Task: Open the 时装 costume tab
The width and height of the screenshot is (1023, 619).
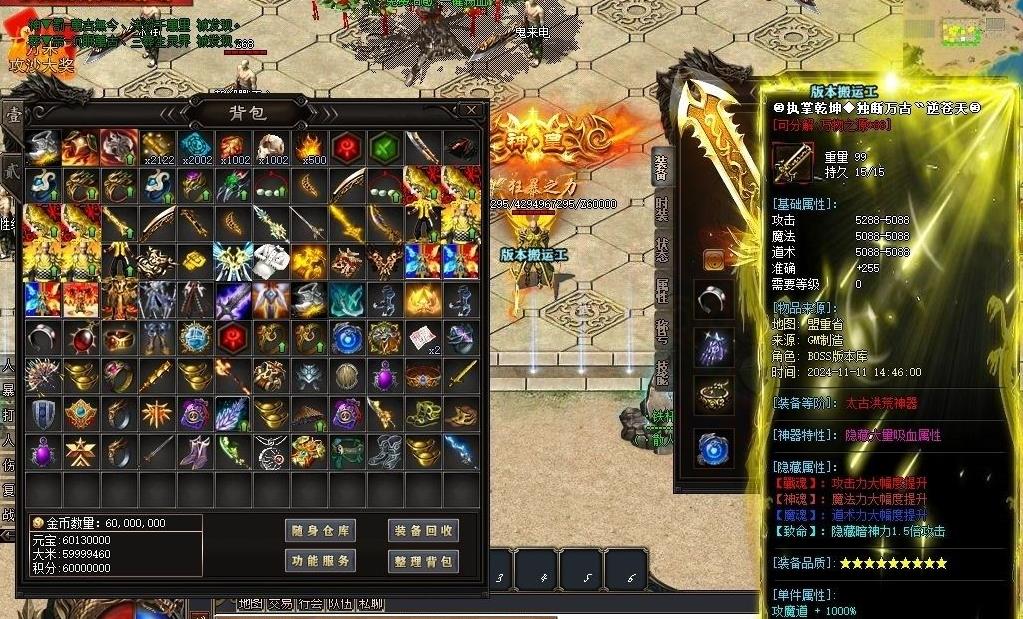Action: [661, 209]
